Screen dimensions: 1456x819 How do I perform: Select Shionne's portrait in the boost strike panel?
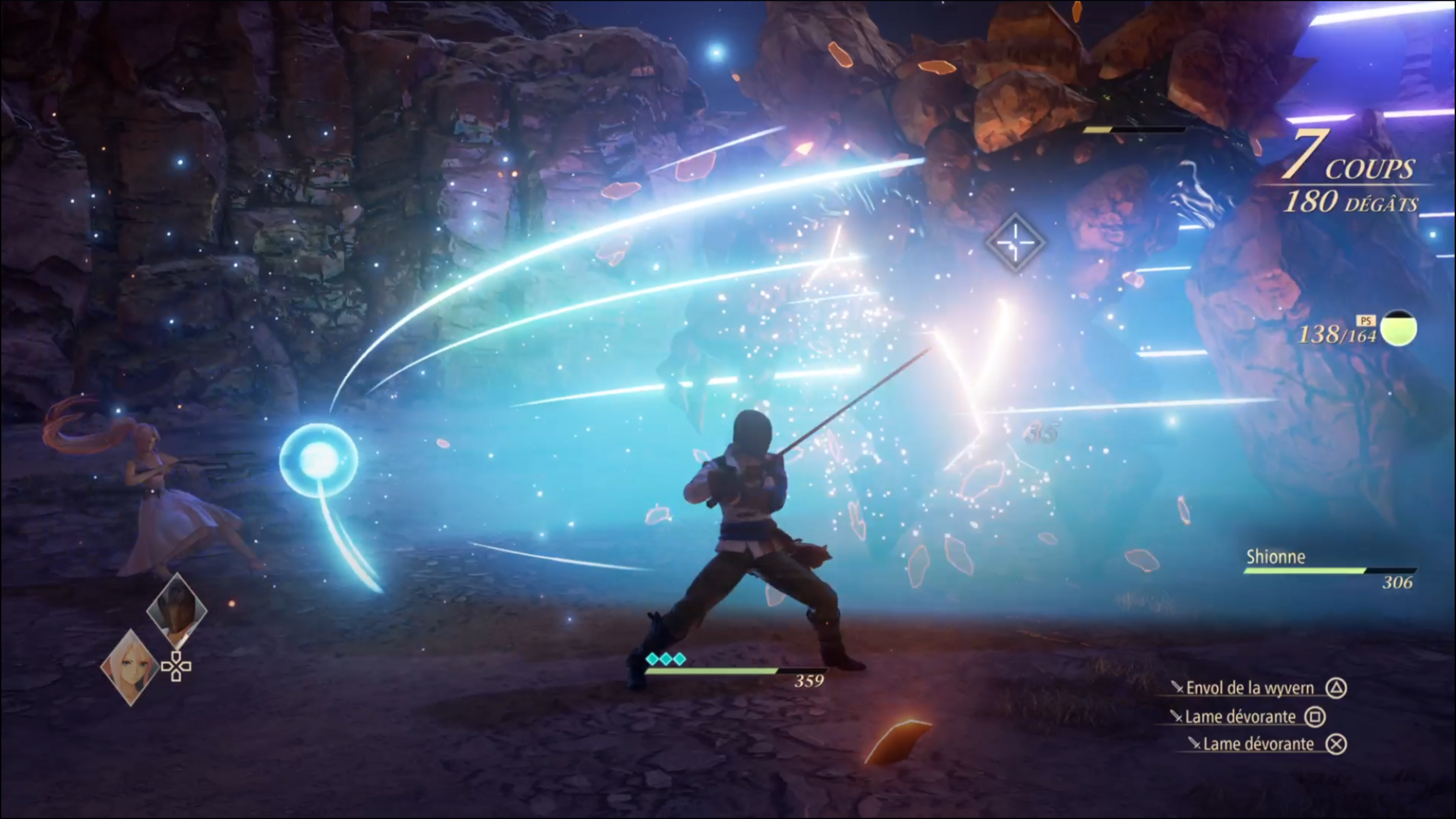pos(130,667)
